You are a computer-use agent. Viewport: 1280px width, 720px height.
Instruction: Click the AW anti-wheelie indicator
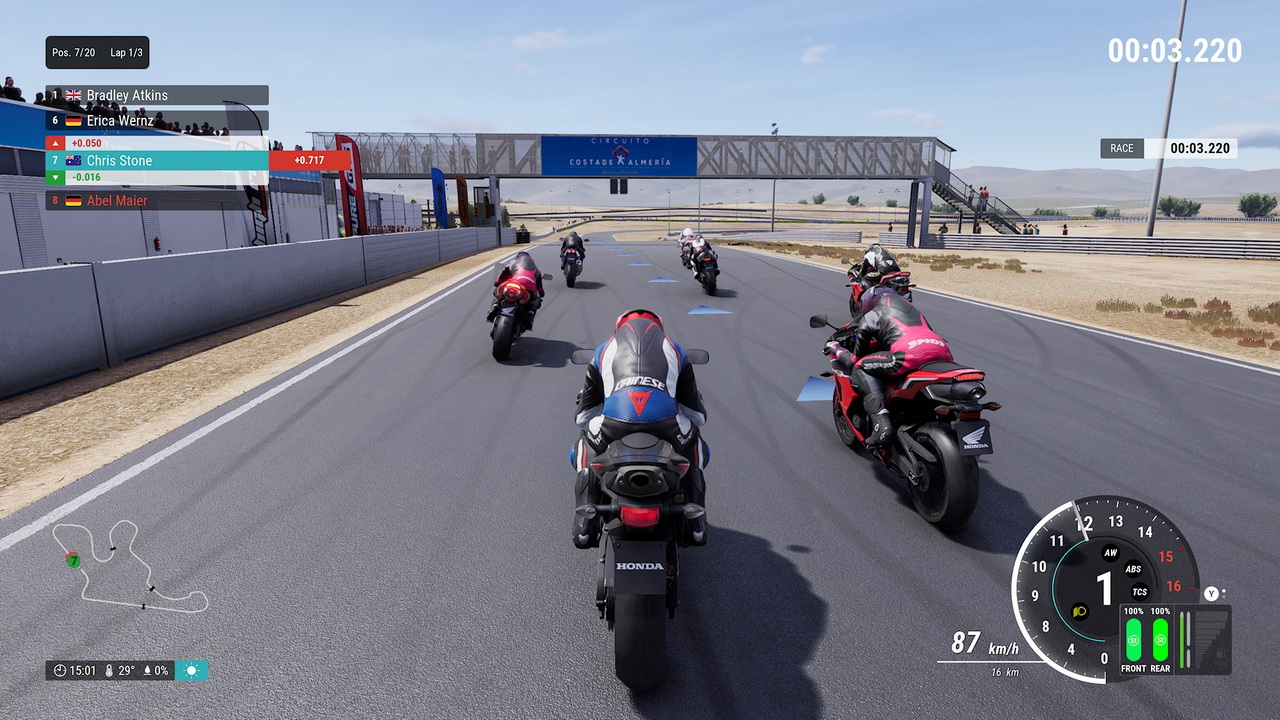1110,553
